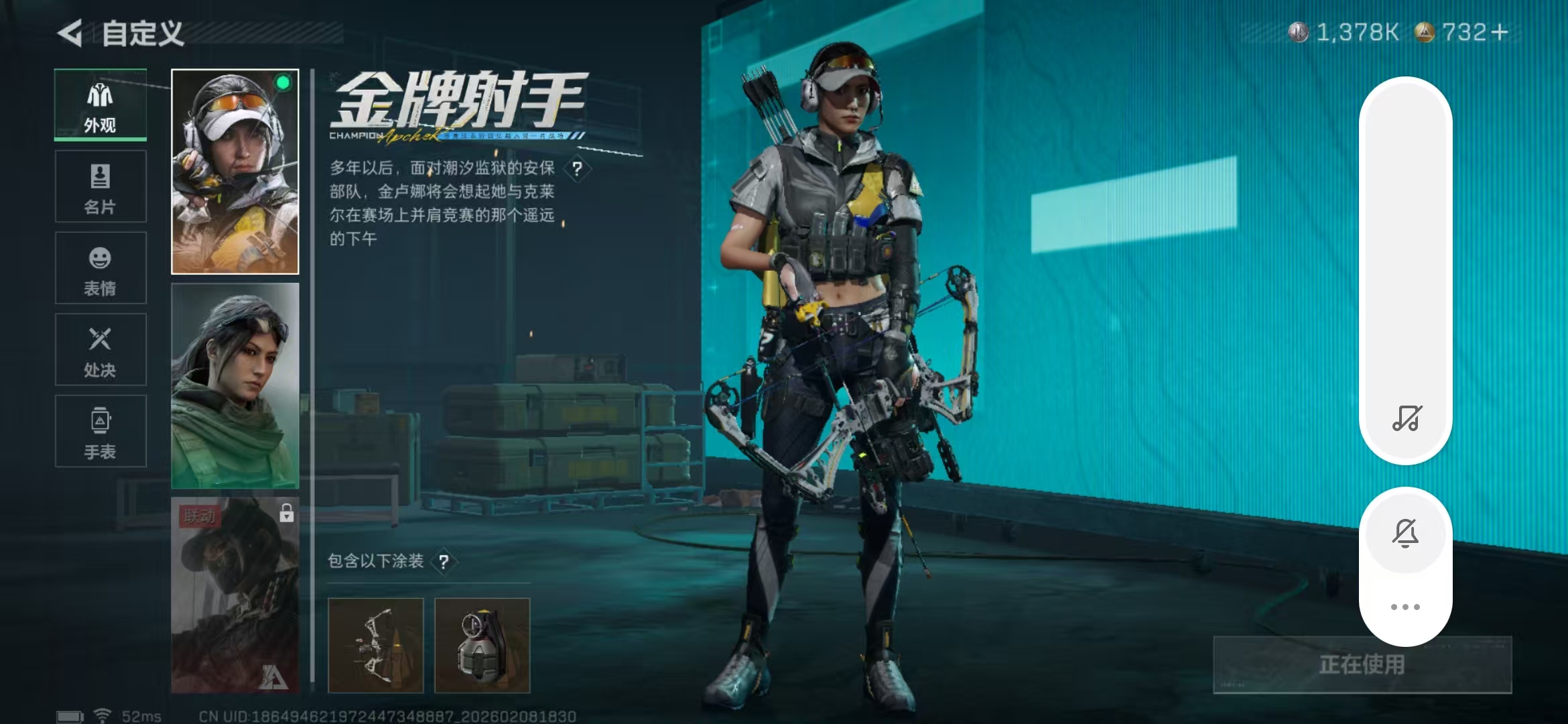Open more options via the three-dot icon

pos(1405,605)
